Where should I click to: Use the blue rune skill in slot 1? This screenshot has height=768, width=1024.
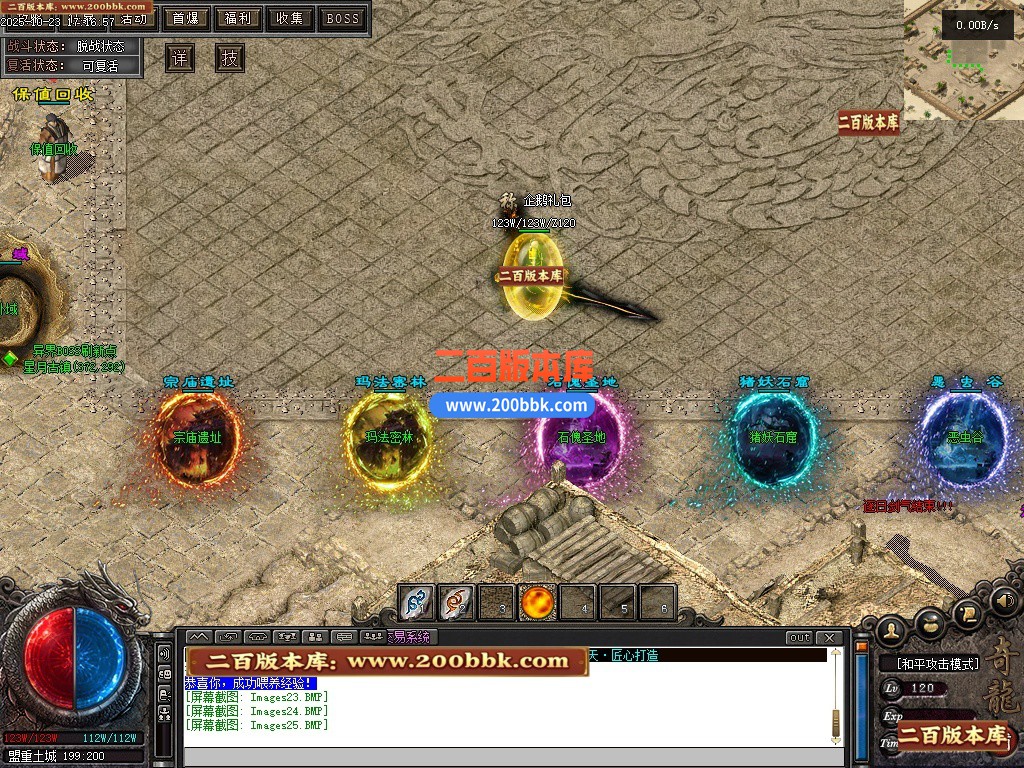[x=417, y=602]
